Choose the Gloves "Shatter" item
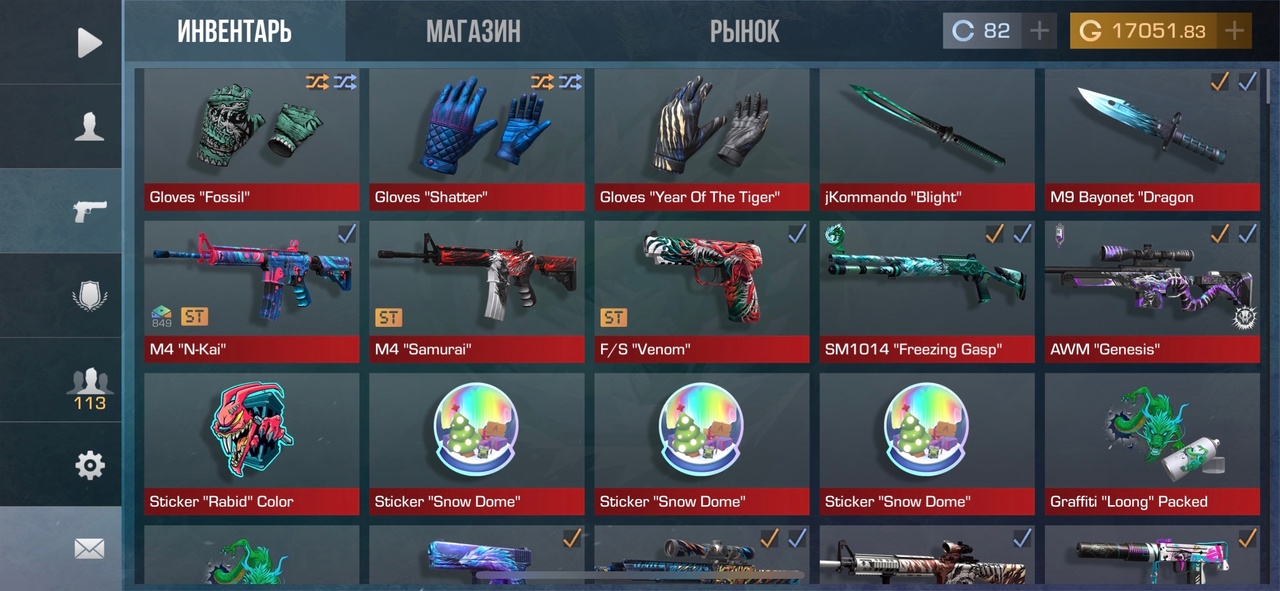 click(x=476, y=139)
